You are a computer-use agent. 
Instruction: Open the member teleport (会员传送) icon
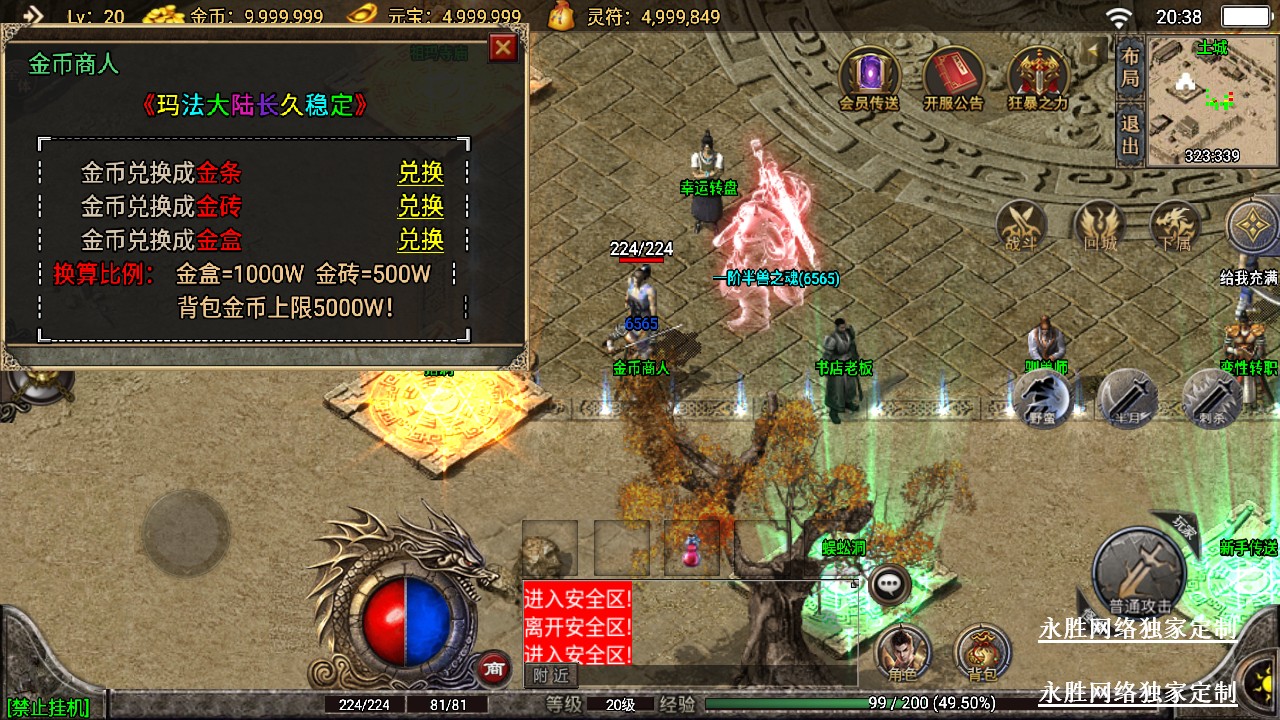[868, 76]
